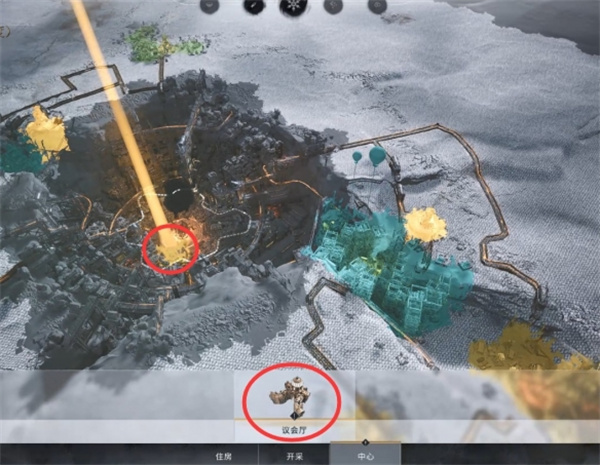
Task: Open the 开采 extraction tab
Action: coord(295,456)
